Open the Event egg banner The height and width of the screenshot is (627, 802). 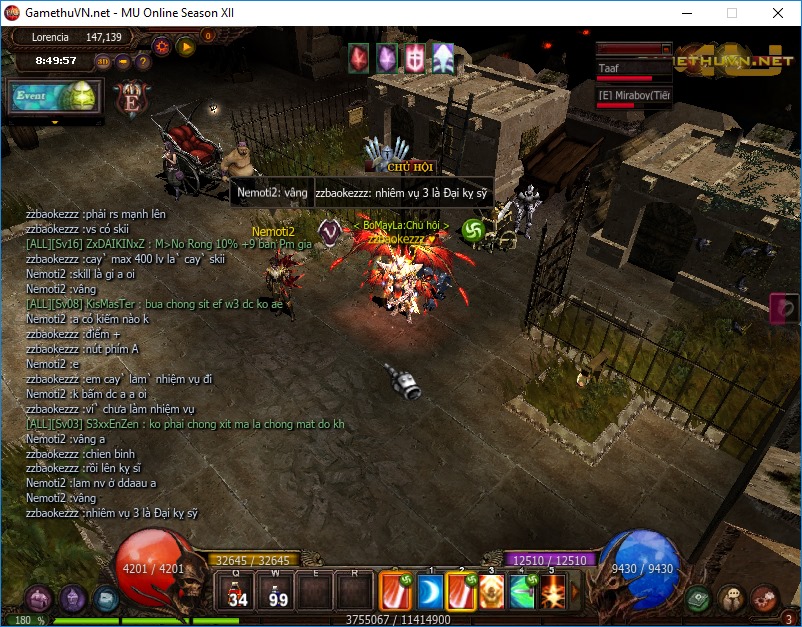pyautogui.click(x=55, y=97)
